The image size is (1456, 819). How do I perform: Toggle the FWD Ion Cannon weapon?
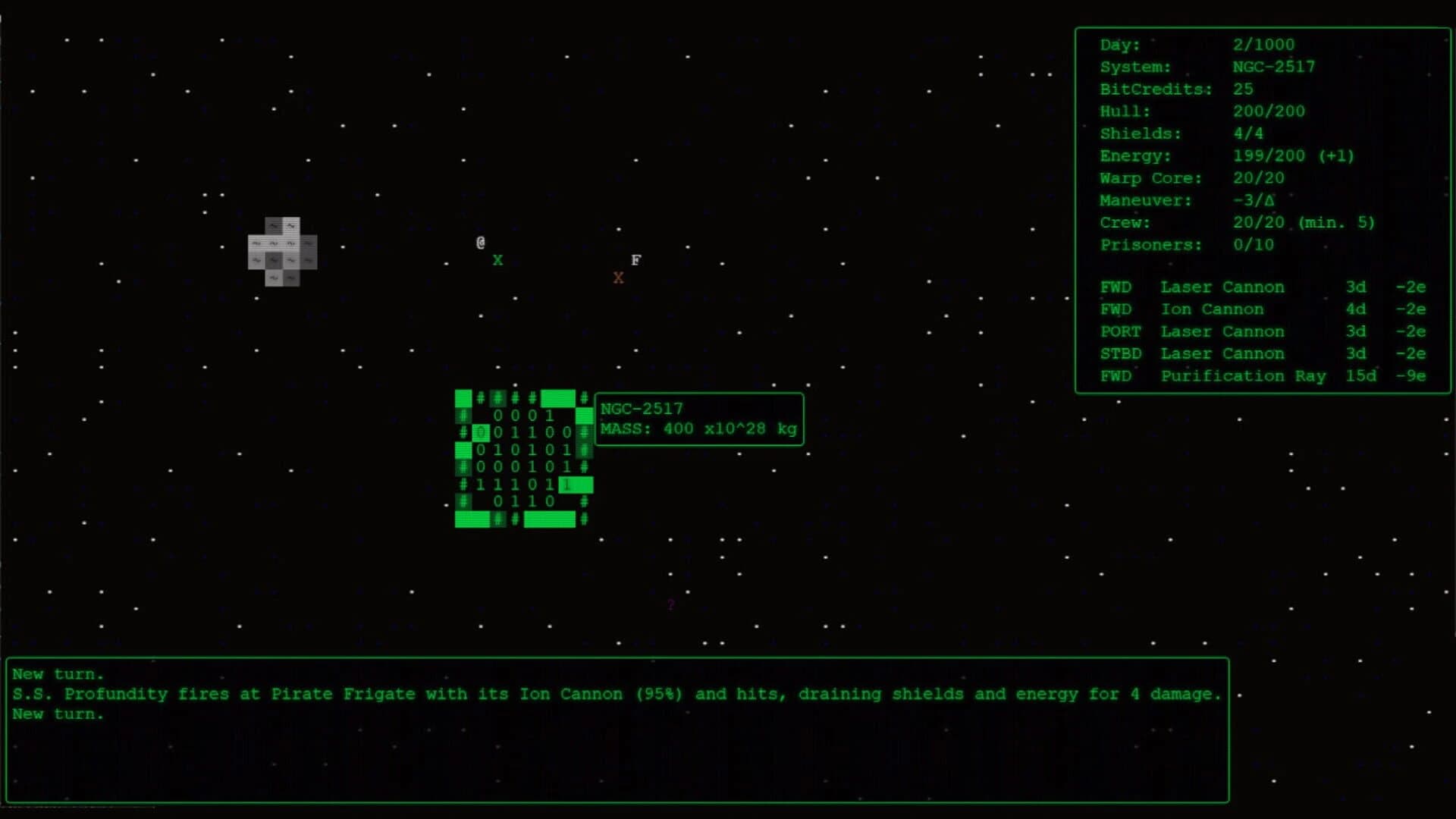coord(1212,309)
